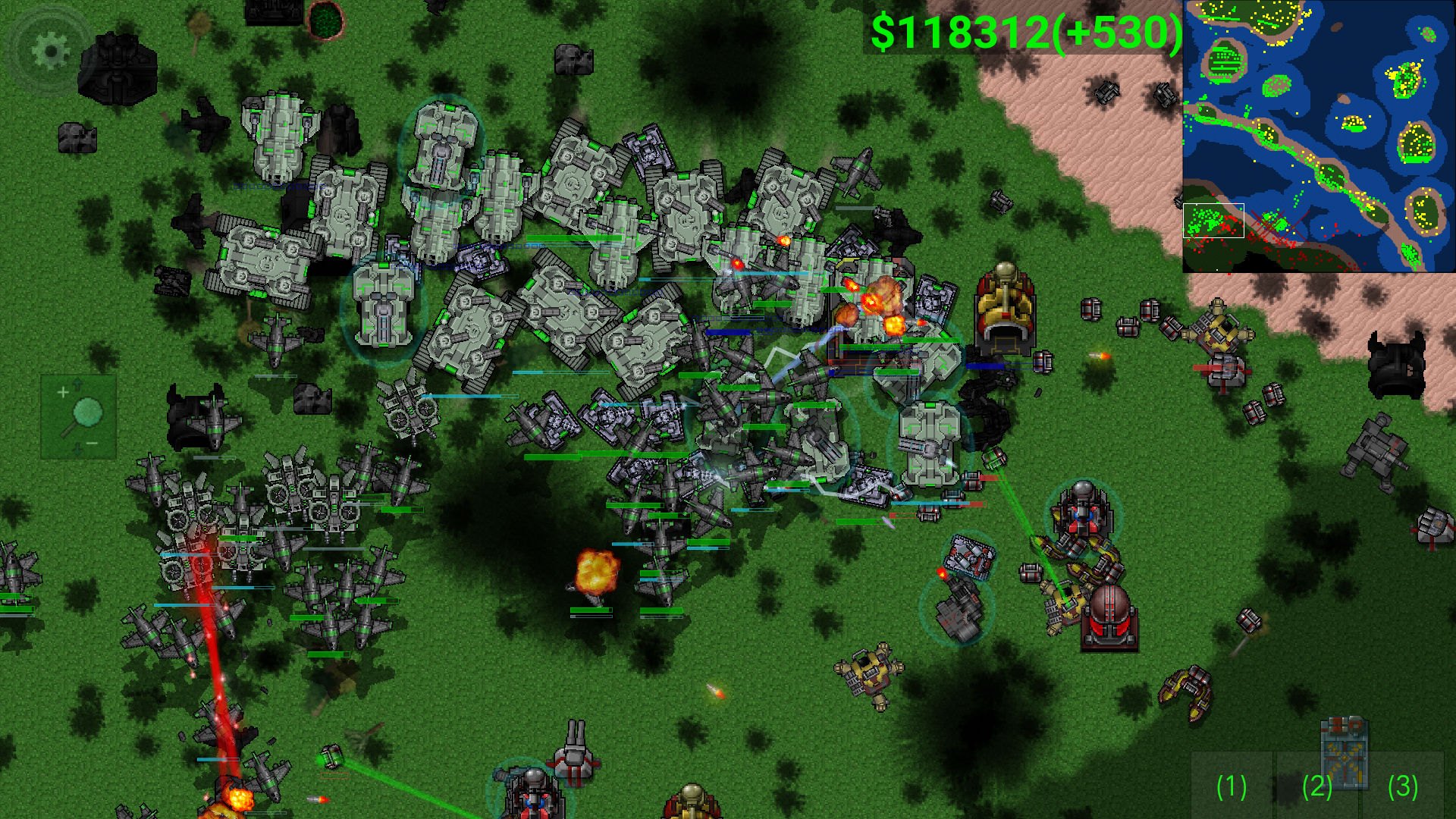Click the up arrow in the zoom panel

[x=77, y=384]
